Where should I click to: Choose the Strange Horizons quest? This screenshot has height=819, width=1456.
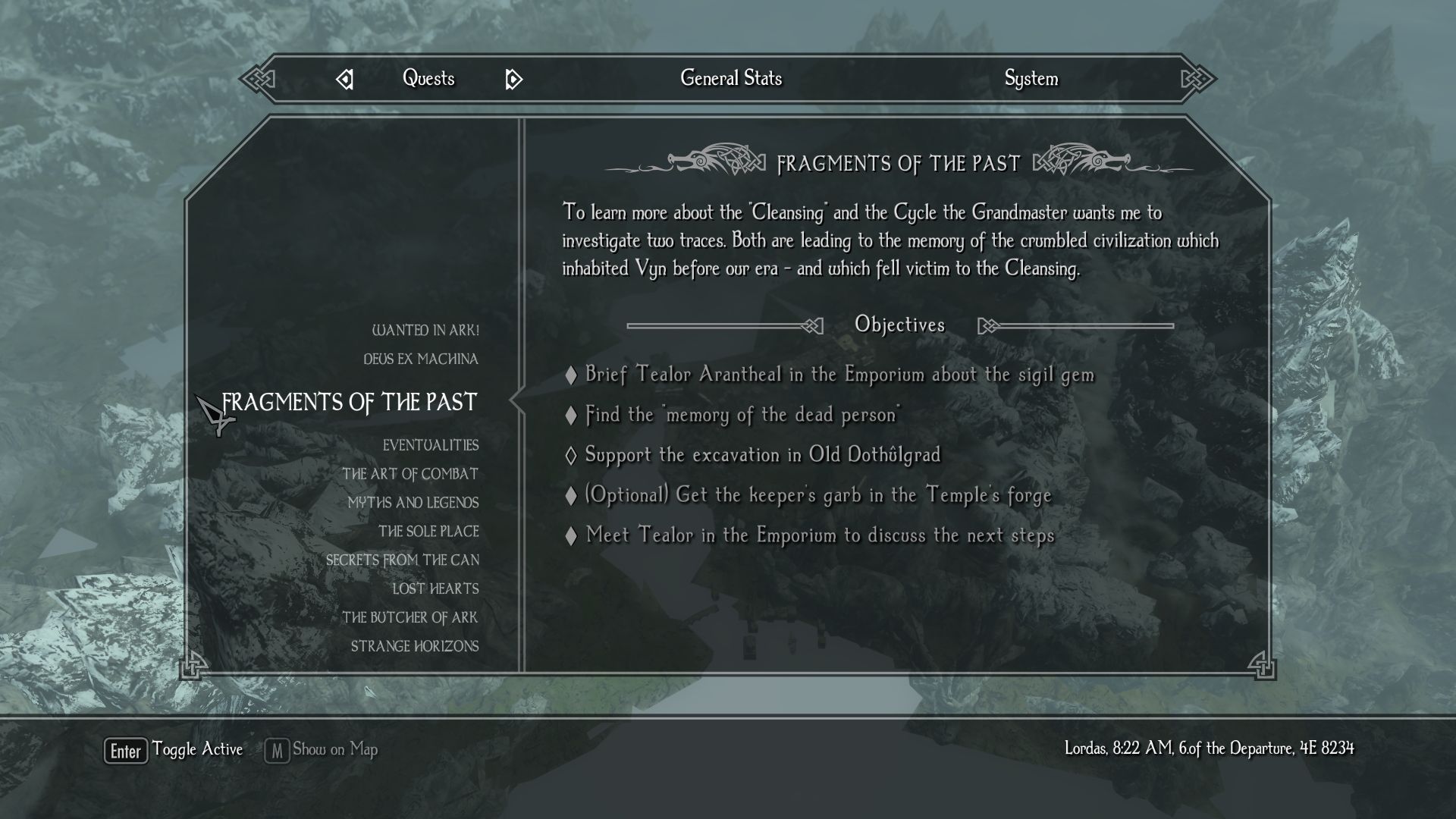tap(415, 647)
